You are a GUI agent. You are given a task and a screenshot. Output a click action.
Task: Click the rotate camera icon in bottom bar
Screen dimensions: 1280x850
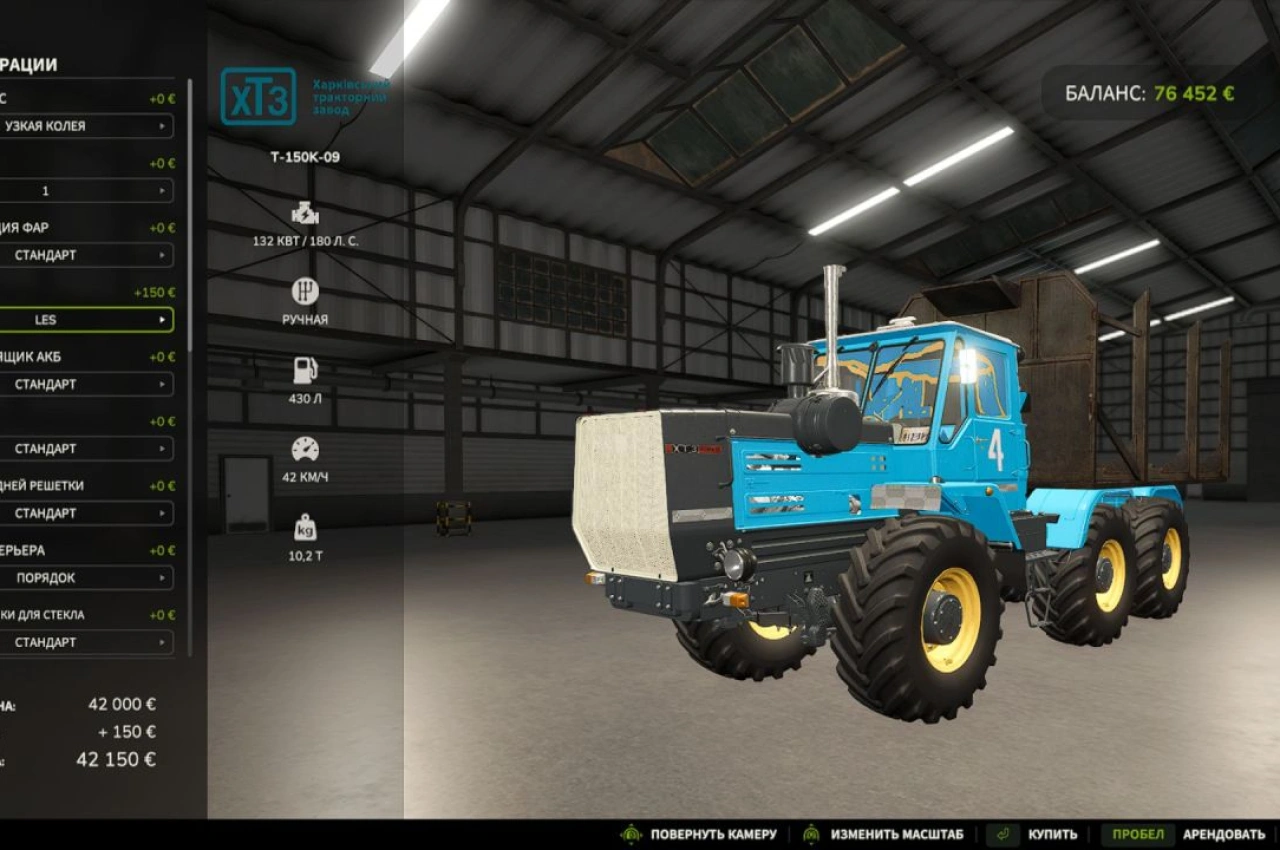[634, 833]
